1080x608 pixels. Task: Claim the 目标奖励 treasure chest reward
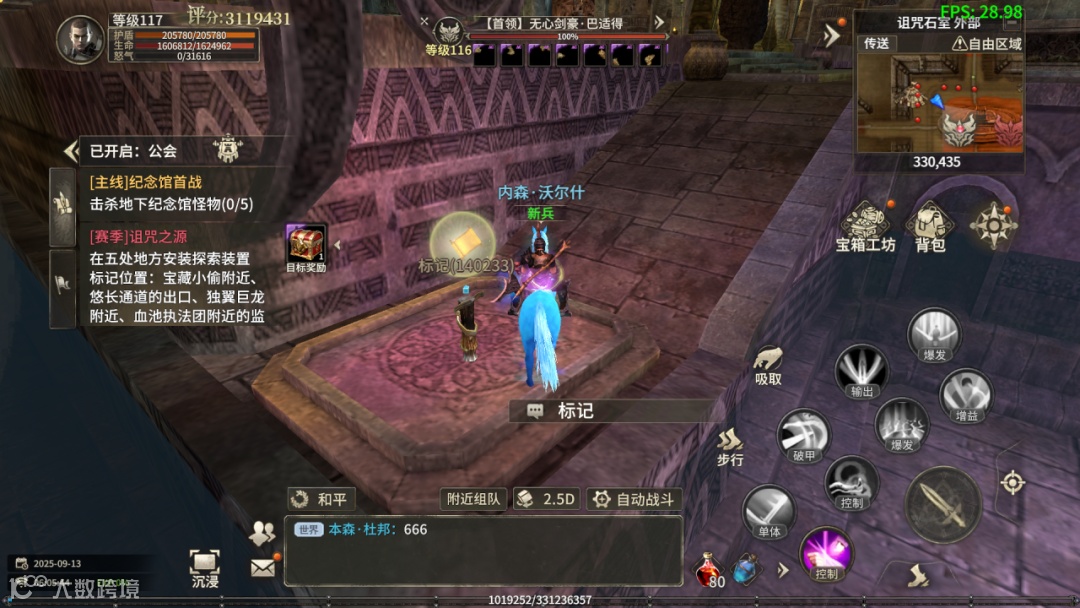(x=306, y=244)
